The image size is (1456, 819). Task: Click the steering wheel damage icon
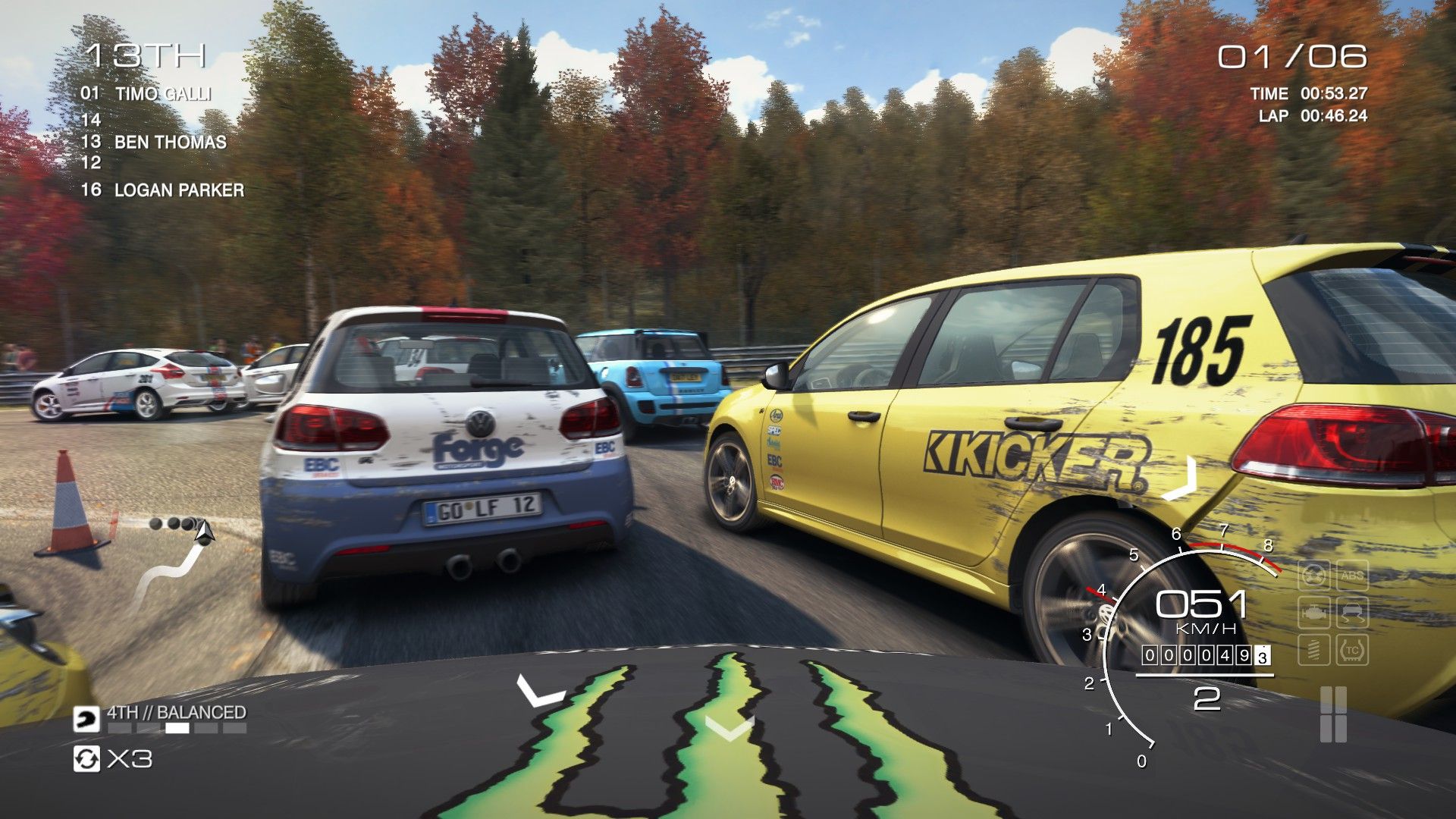click(1313, 576)
